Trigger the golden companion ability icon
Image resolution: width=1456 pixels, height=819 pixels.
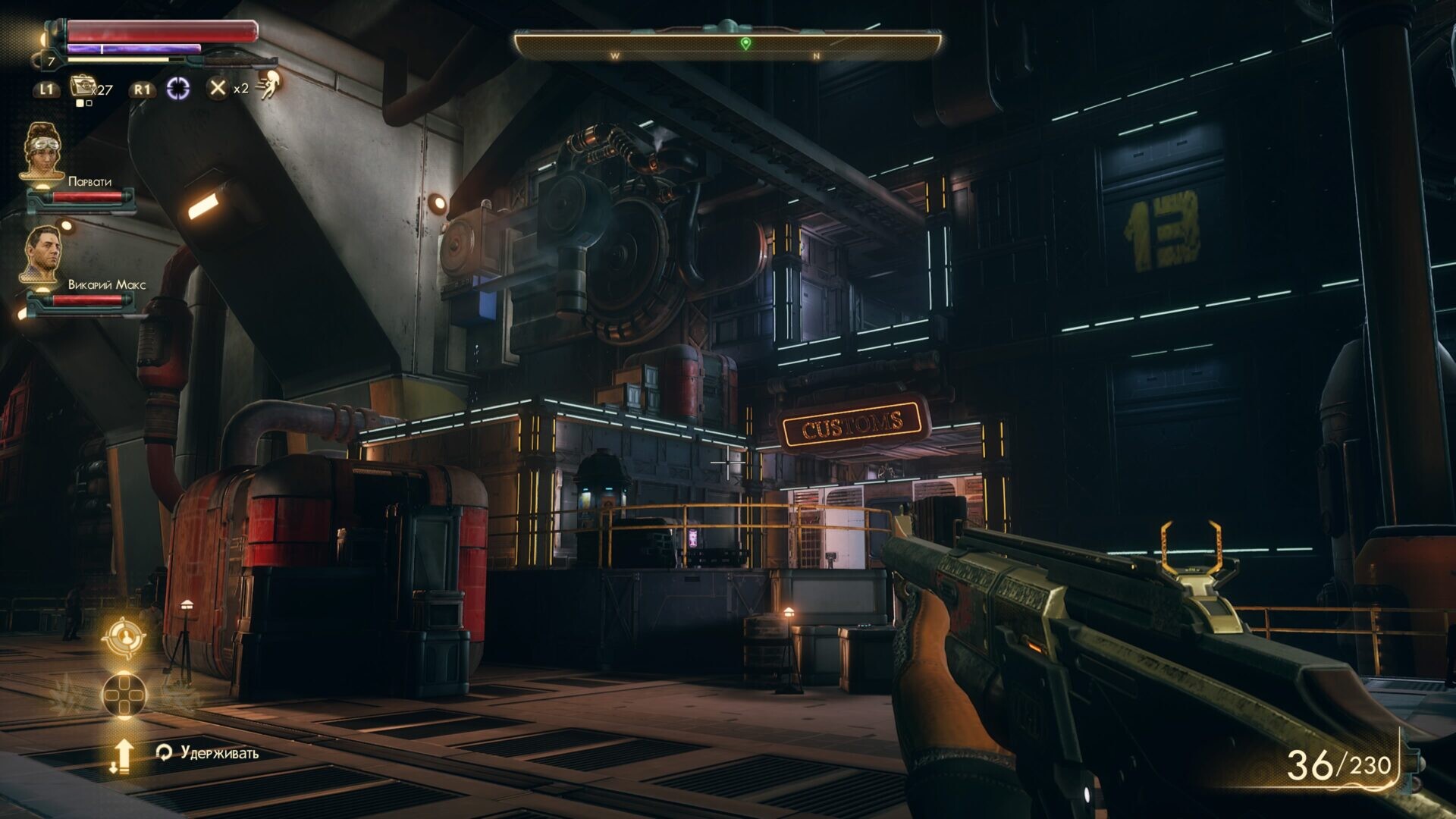123,637
